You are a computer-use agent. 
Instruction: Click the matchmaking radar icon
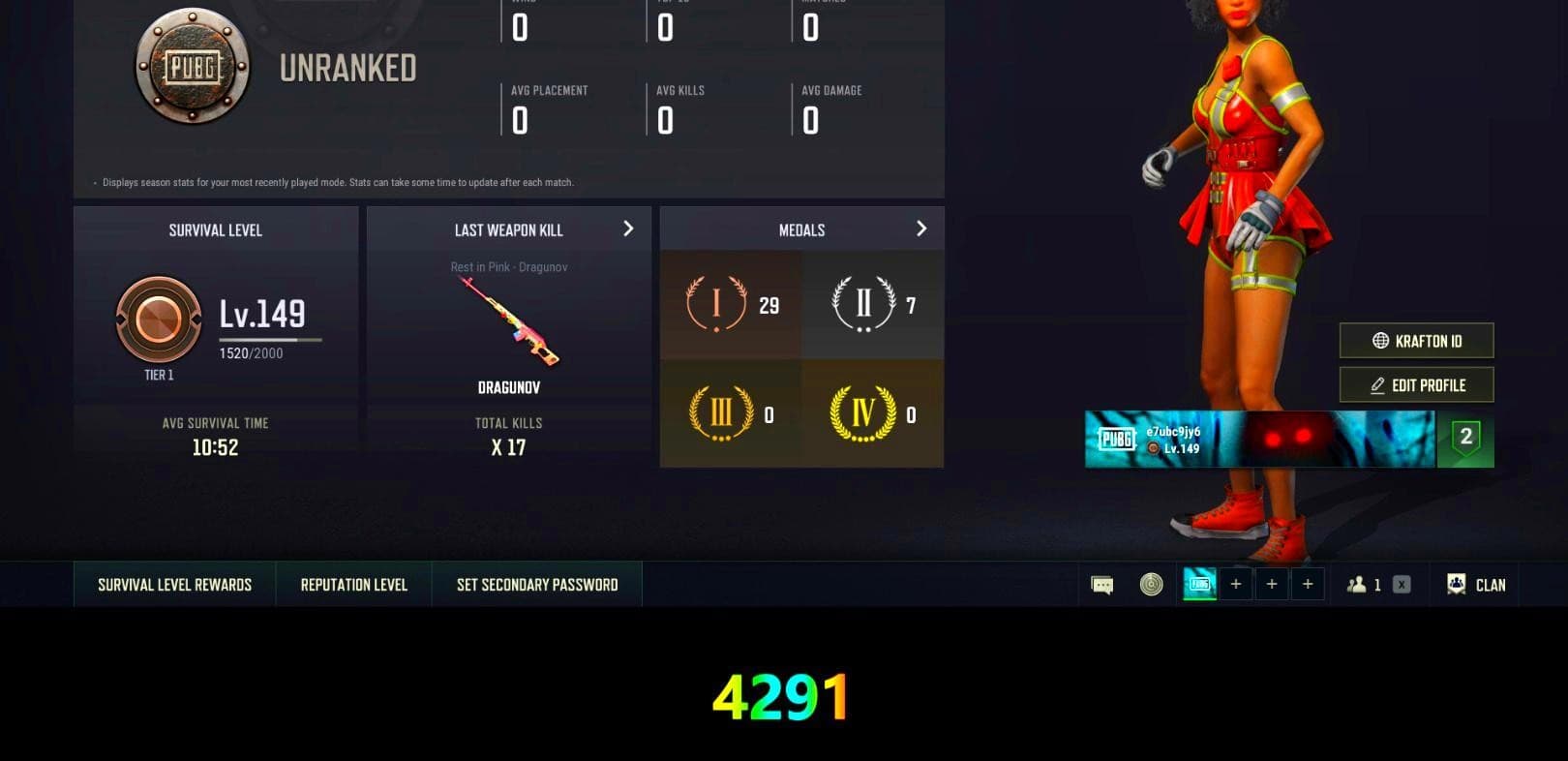pyautogui.click(x=1150, y=584)
